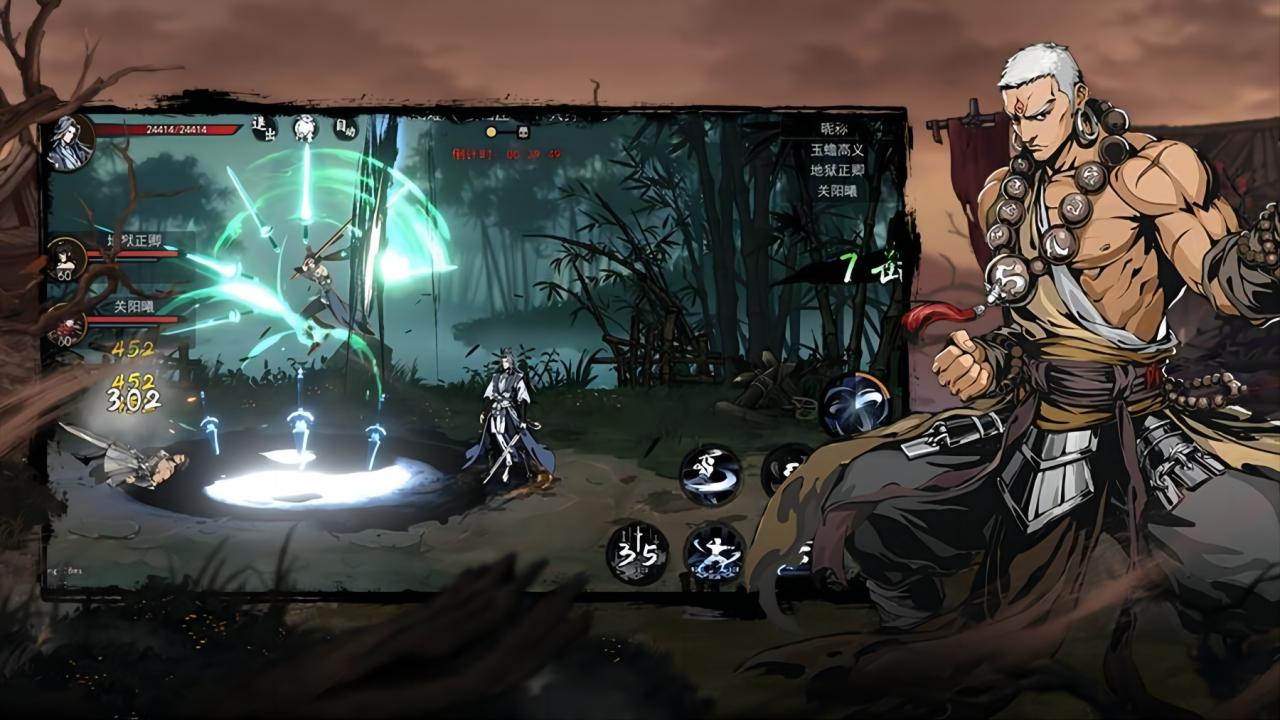Select 关阳曦 in the nickname list
1280x720 pixels.
[x=838, y=190]
